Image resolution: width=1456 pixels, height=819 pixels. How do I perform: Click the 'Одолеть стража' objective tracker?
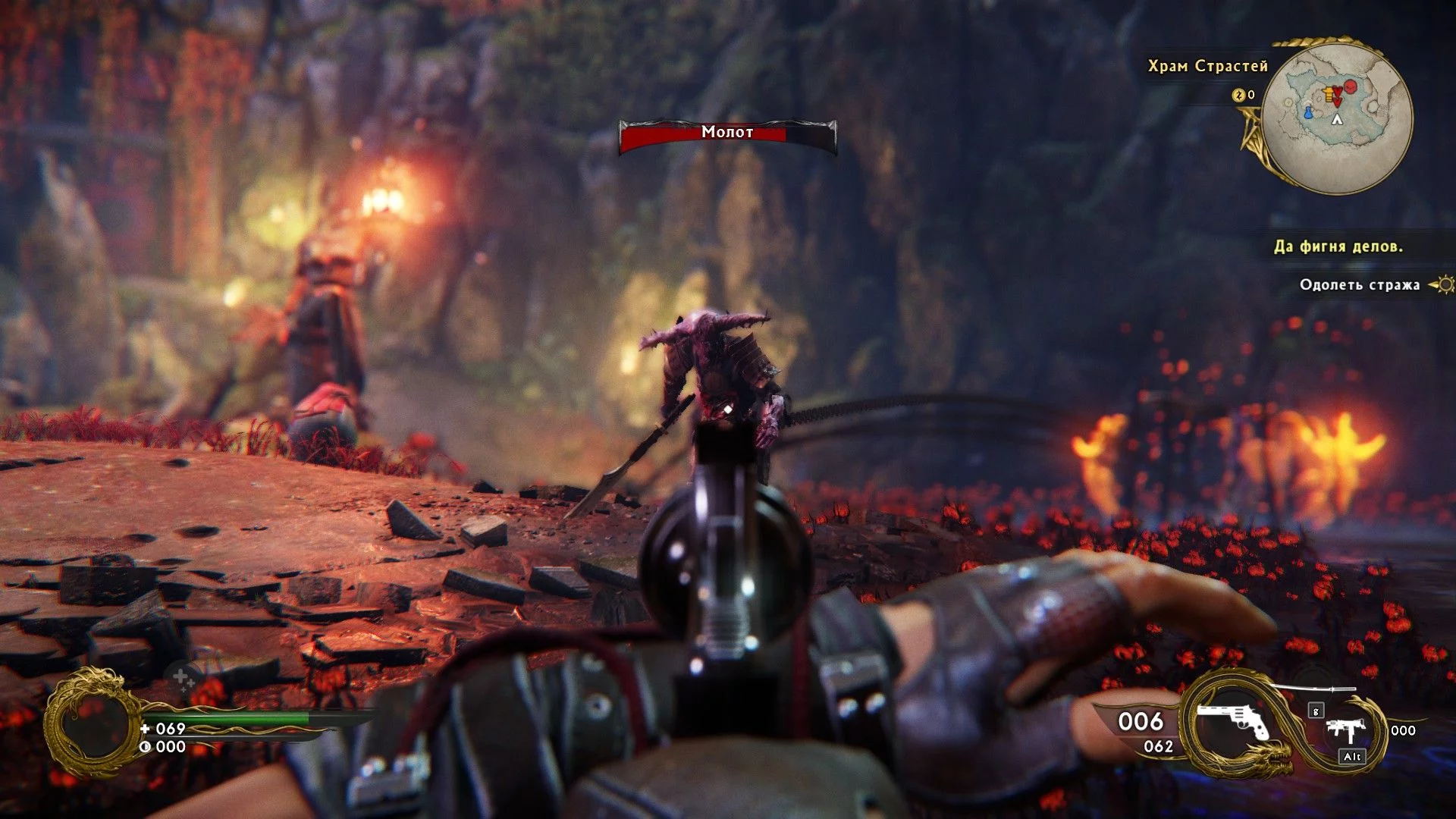[1359, 285]
